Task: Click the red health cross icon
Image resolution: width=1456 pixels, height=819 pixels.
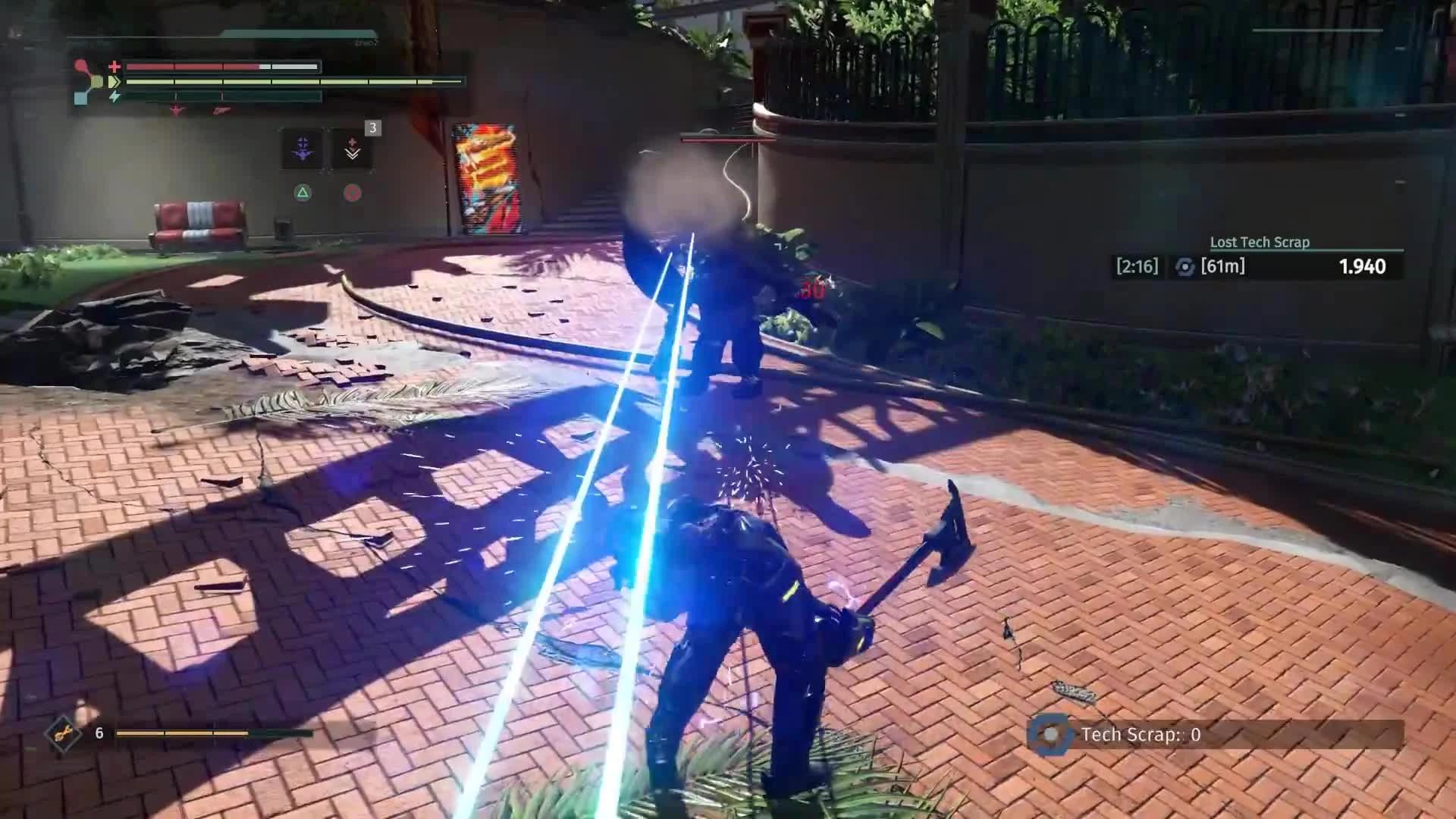Action: [x=114, y=67]
